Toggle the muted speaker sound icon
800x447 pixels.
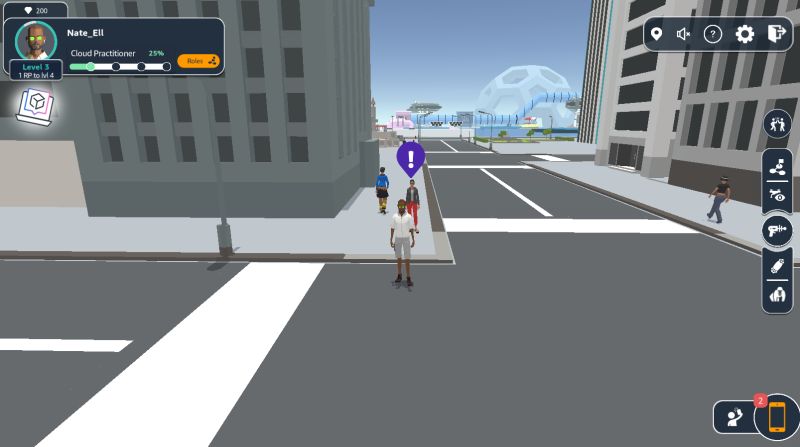(684, 34)
